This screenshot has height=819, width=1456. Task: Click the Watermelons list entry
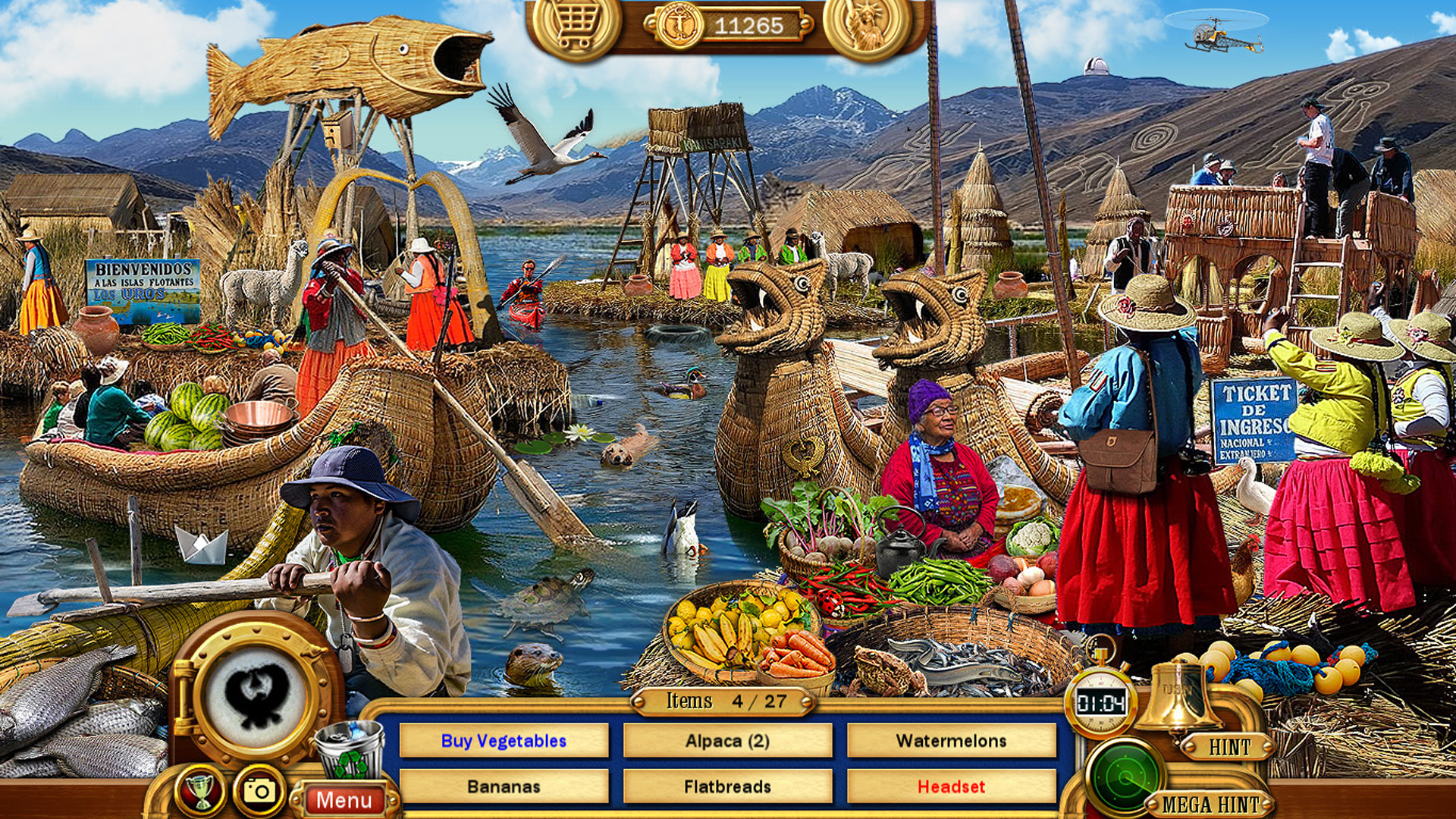[x=952, y=742]
